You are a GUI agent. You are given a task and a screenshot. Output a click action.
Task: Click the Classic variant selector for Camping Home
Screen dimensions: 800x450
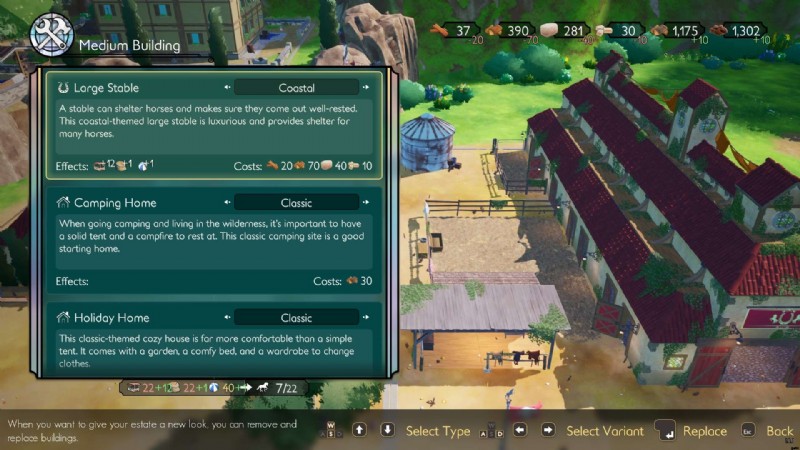[x=297, y=203]
